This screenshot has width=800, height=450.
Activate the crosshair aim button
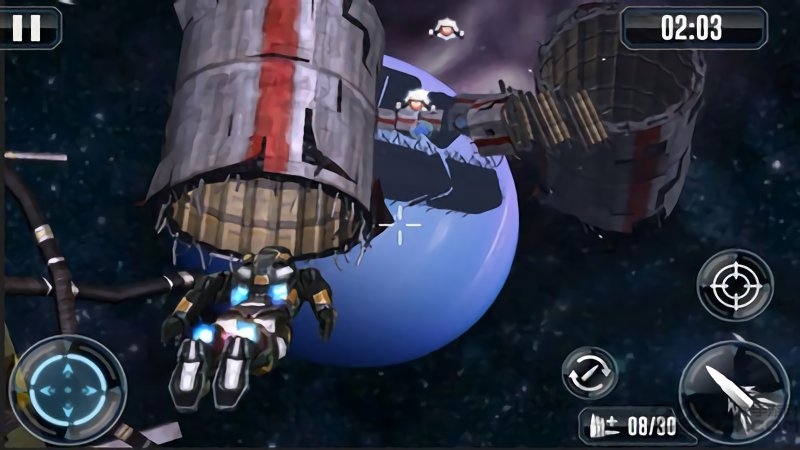click(x=735, y=285)
